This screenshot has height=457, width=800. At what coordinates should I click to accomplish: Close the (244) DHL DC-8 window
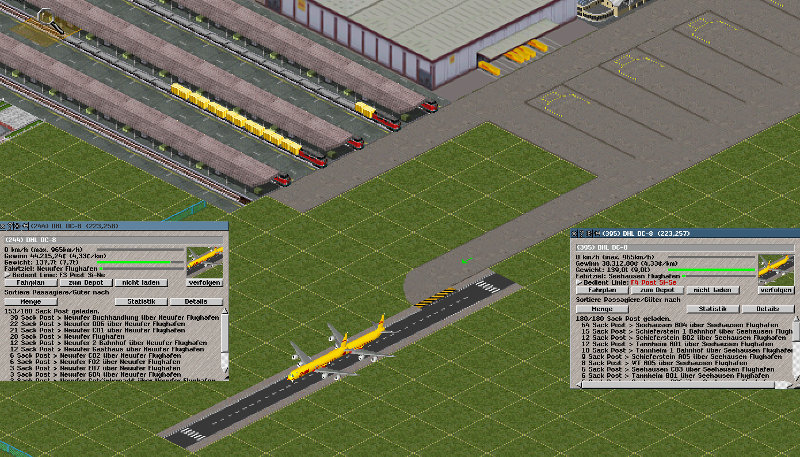point(4,227)
